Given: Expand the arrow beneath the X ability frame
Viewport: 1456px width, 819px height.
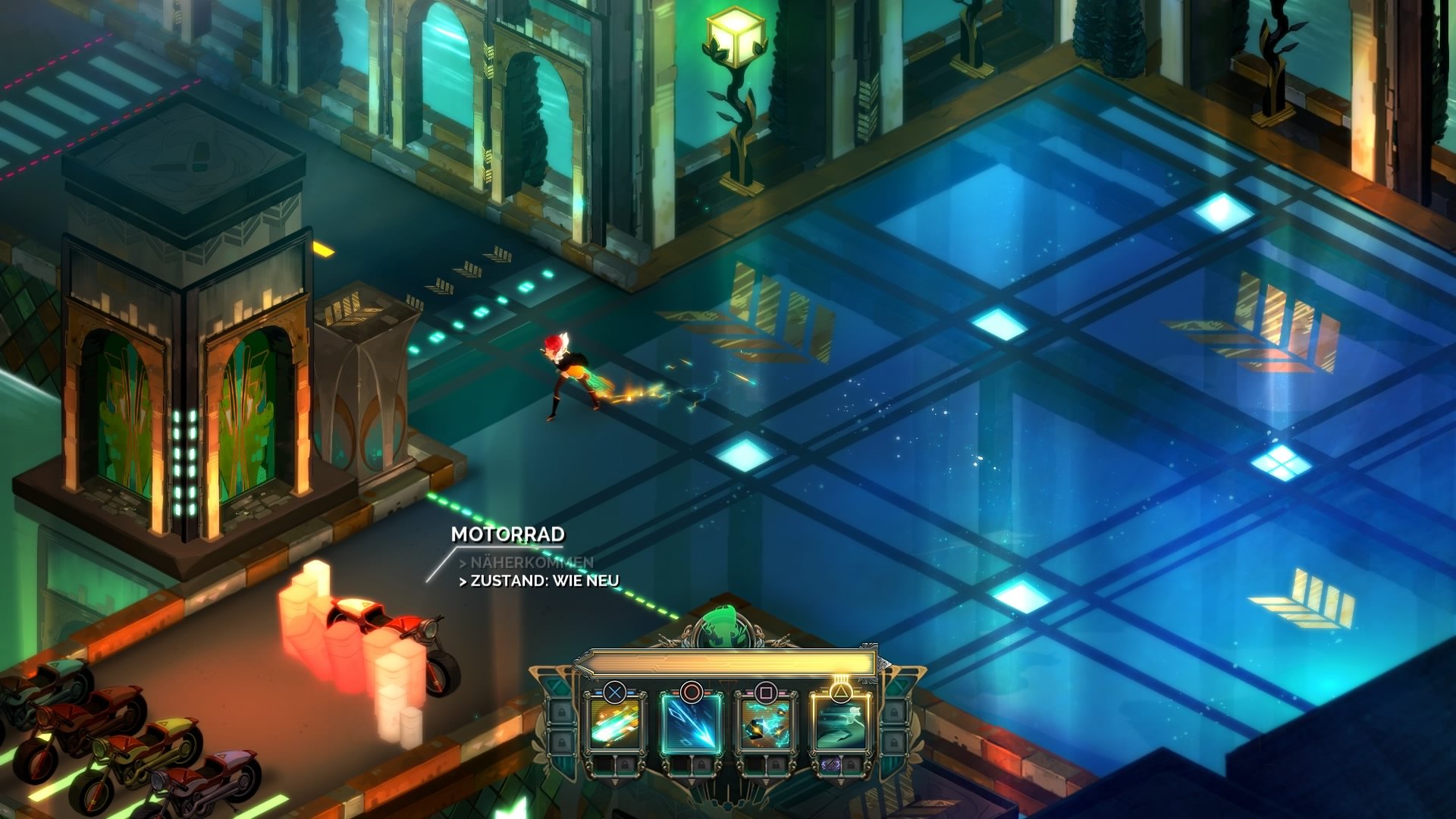Looking at the screenshot, I should click(x=614, y=782).
